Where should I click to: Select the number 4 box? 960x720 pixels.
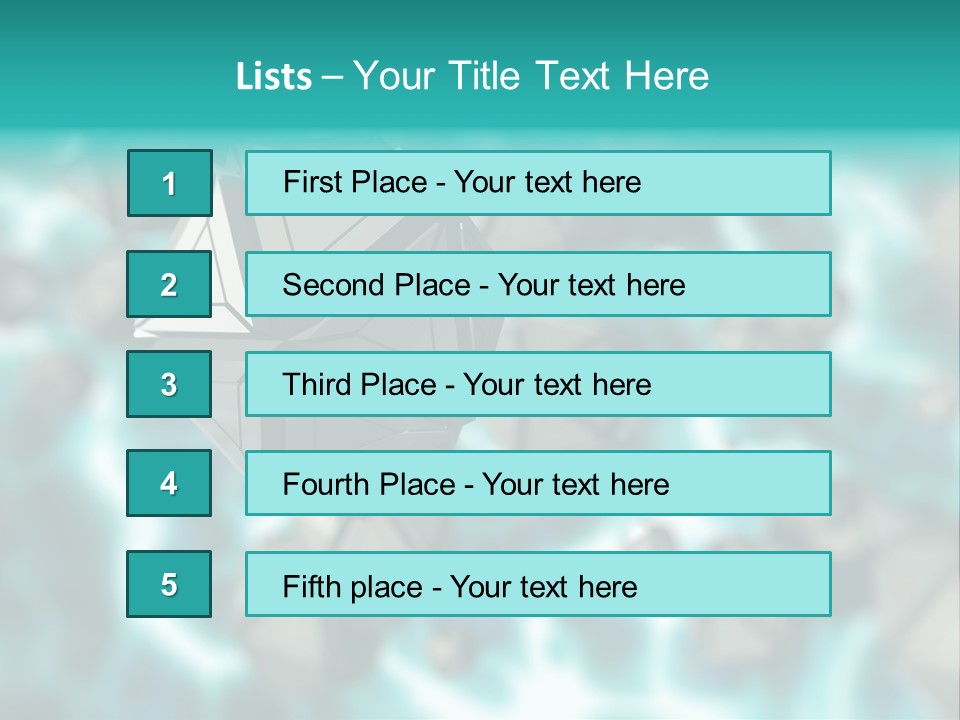pyautogui.click(x=169, y=483)
